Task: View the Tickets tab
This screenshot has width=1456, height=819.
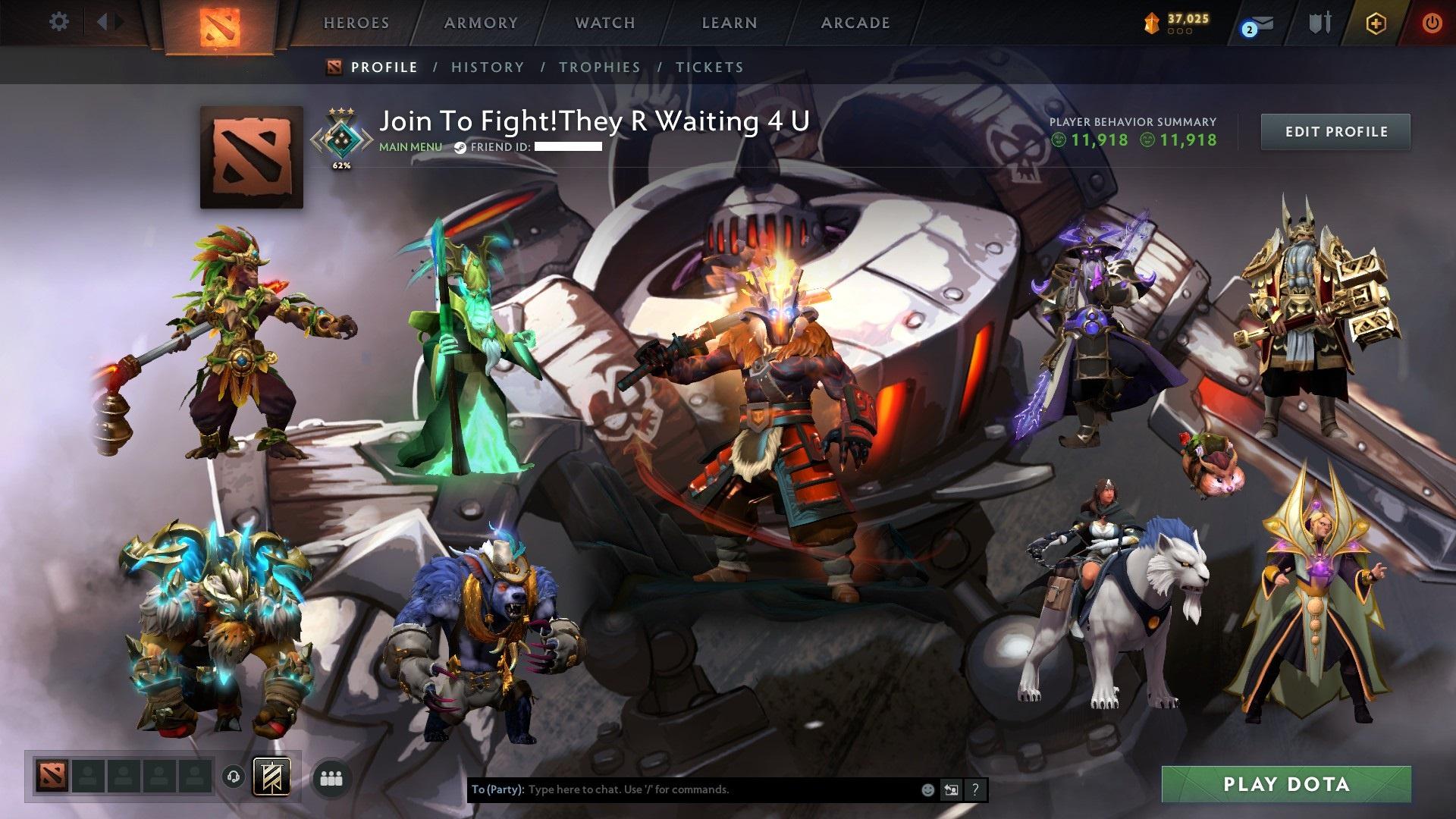Action: tap(710, 67)
